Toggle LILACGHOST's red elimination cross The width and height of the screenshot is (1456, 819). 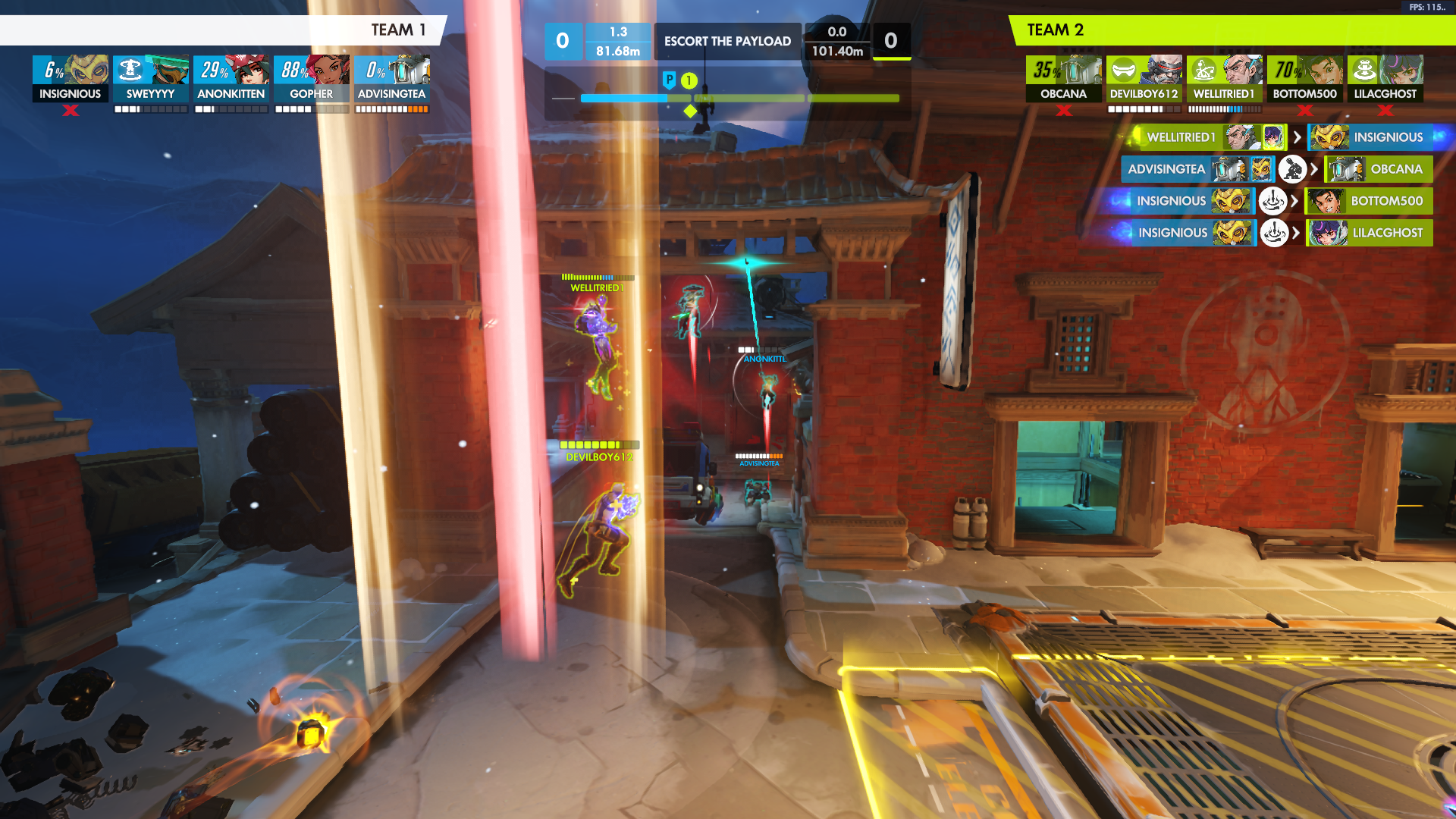(x=1385, y=110)
